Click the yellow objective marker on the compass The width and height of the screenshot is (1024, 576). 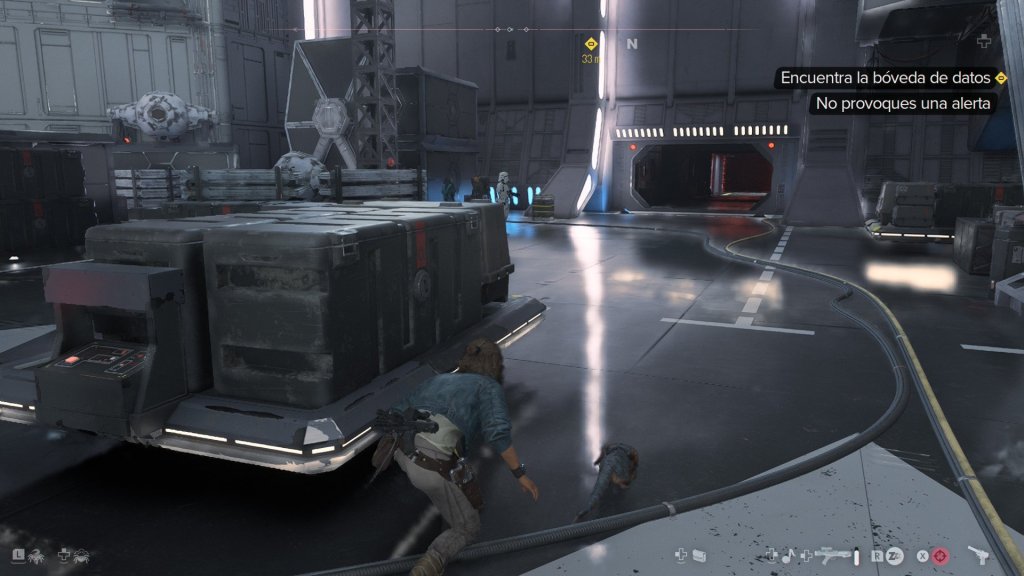click(590, 44)
